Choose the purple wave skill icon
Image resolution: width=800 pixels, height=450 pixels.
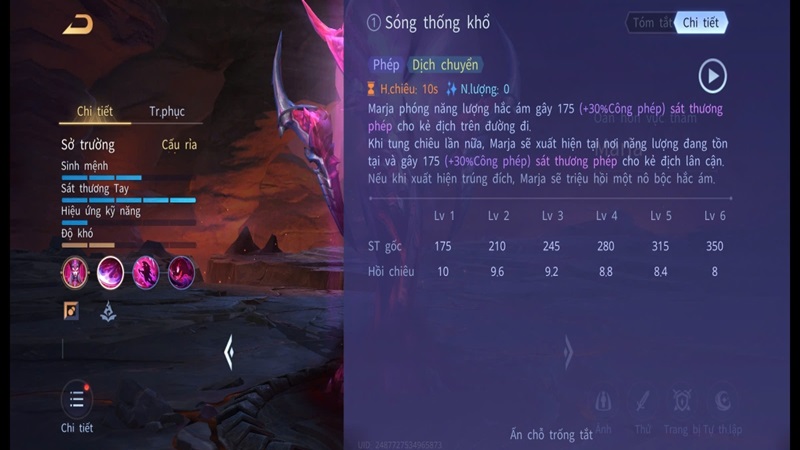110,270
